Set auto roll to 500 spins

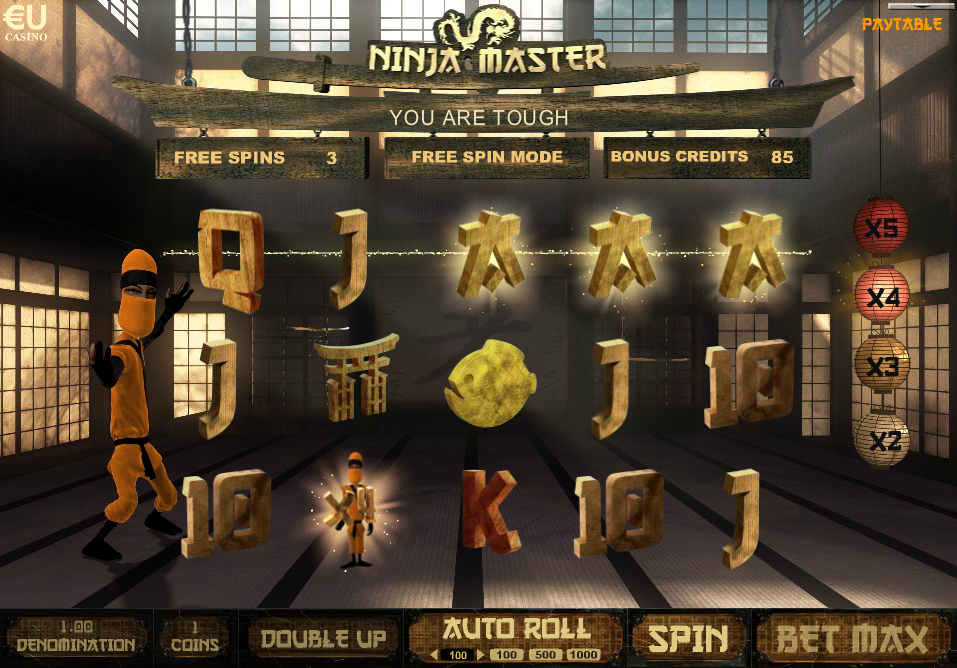[545, 655]
